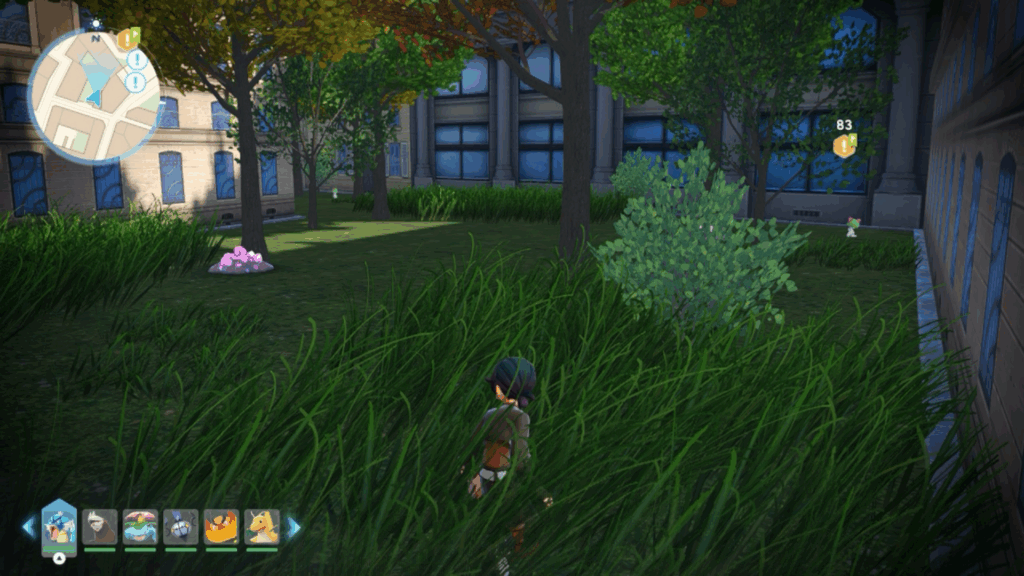The width and height of the screenshot is (1024, 576).
Task: Open the circular city minimap
Action: tap(93, 96)
